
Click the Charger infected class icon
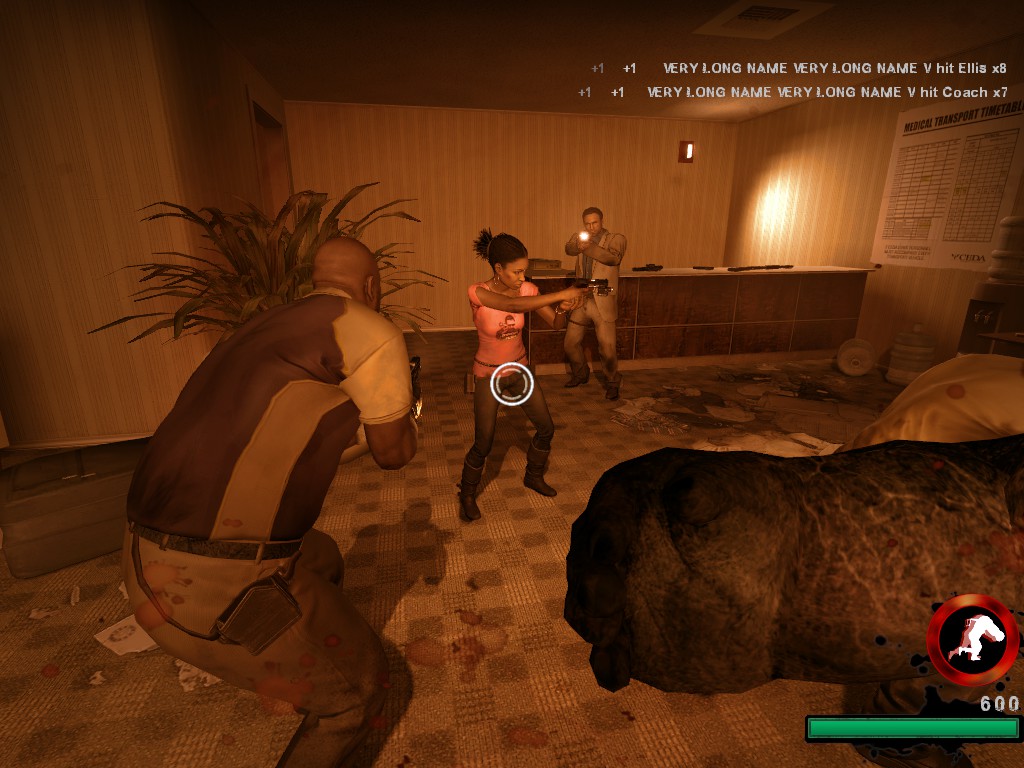(x=972, y=640)
